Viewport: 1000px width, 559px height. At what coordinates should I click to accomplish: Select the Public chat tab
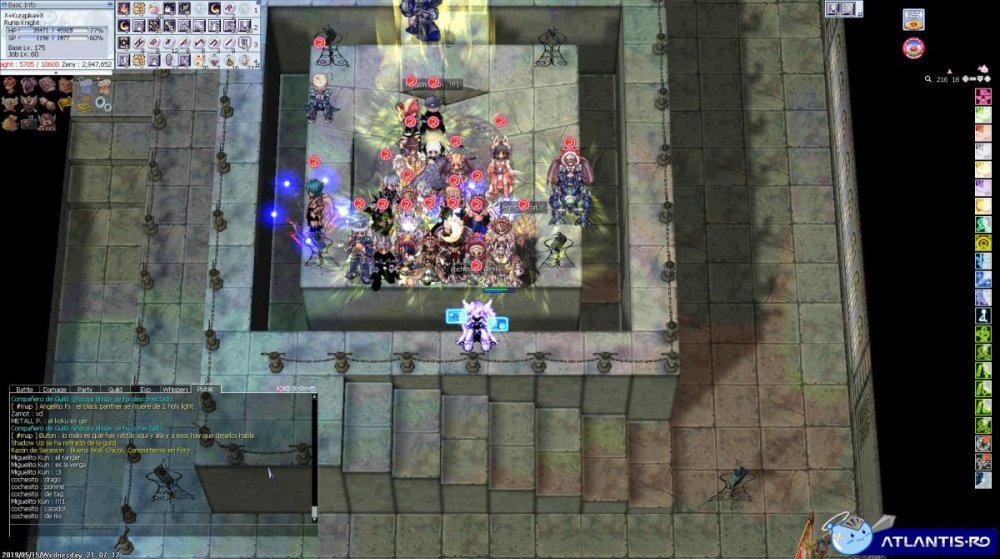[x=205, y=388]
